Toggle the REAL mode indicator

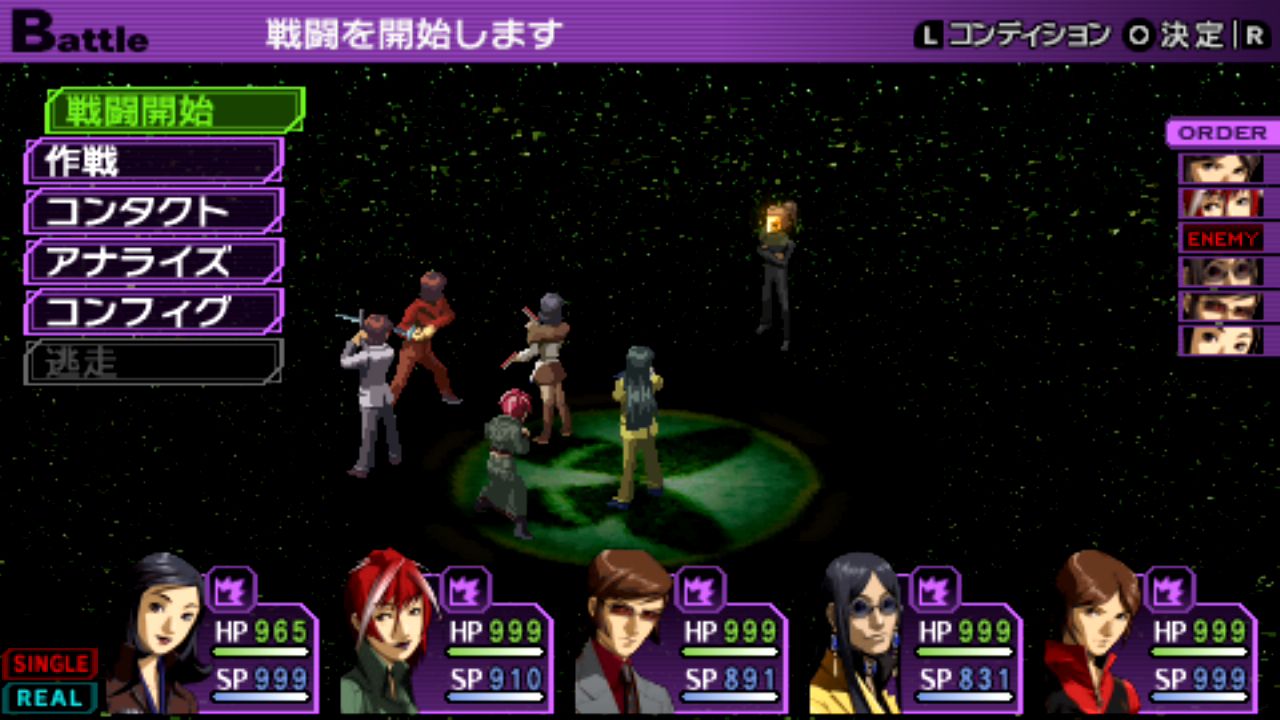50,697
